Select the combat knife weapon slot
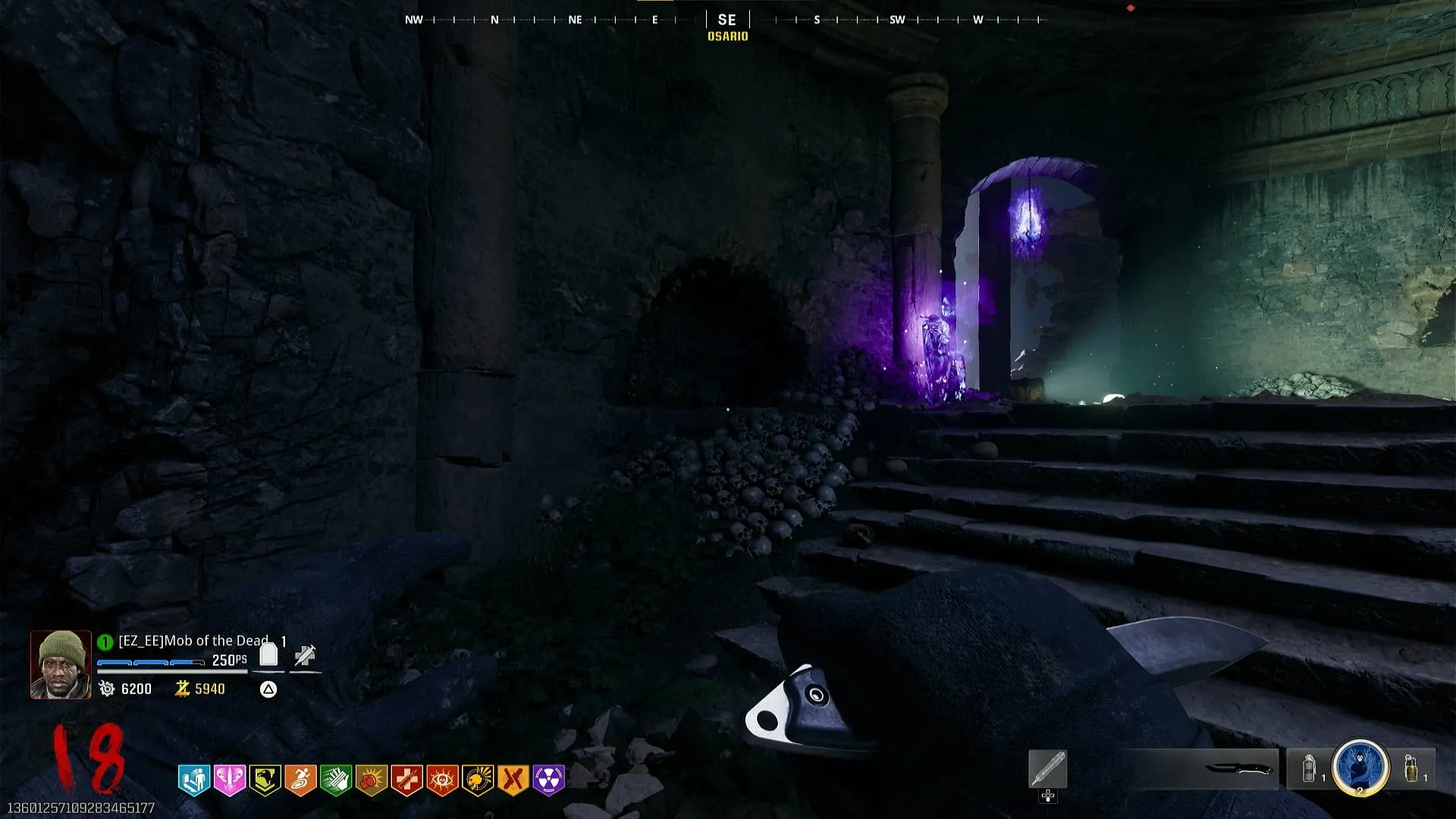 tap(1238, 769)
